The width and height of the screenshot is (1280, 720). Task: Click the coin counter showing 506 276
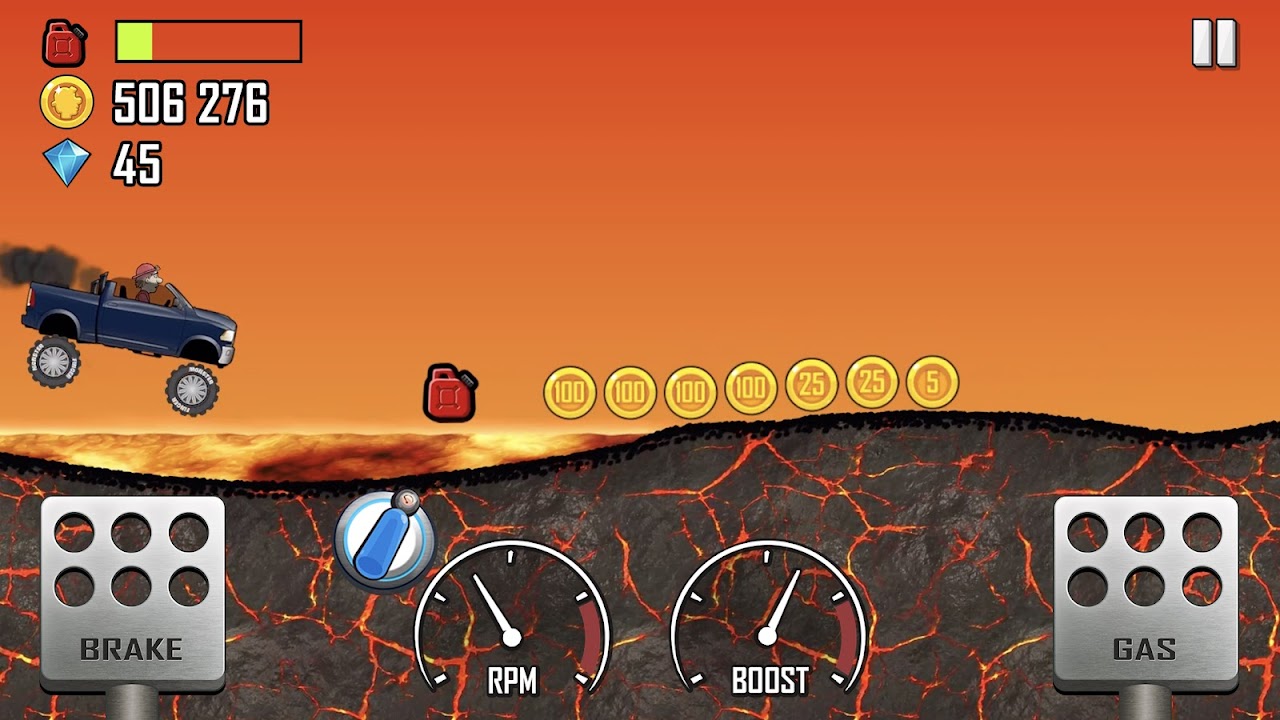click(x=188, y=103)
